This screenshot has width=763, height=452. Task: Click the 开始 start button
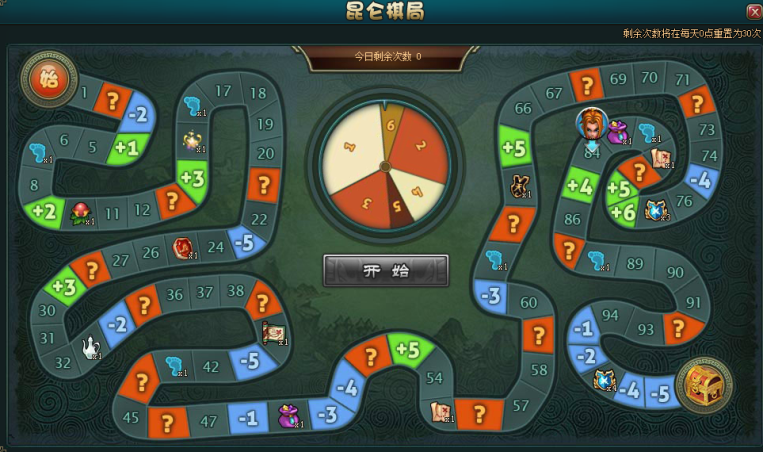(385, 270)
